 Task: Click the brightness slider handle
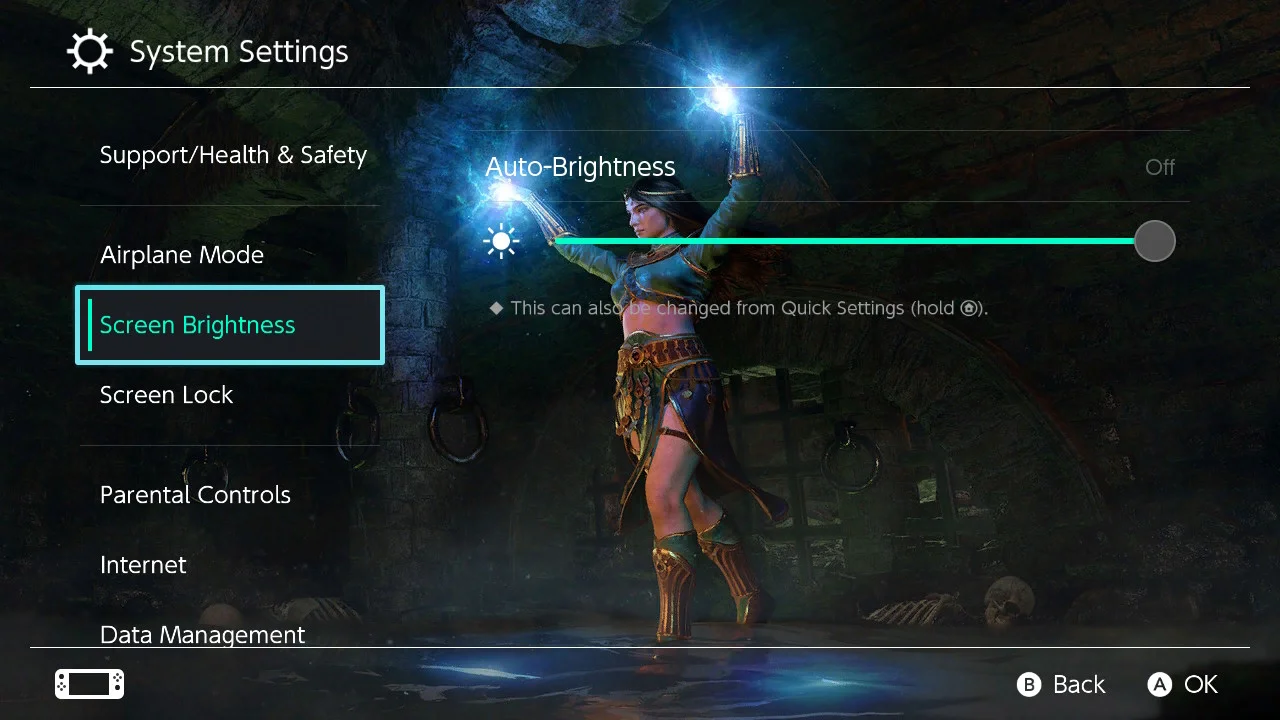[x=1155, y=241]
